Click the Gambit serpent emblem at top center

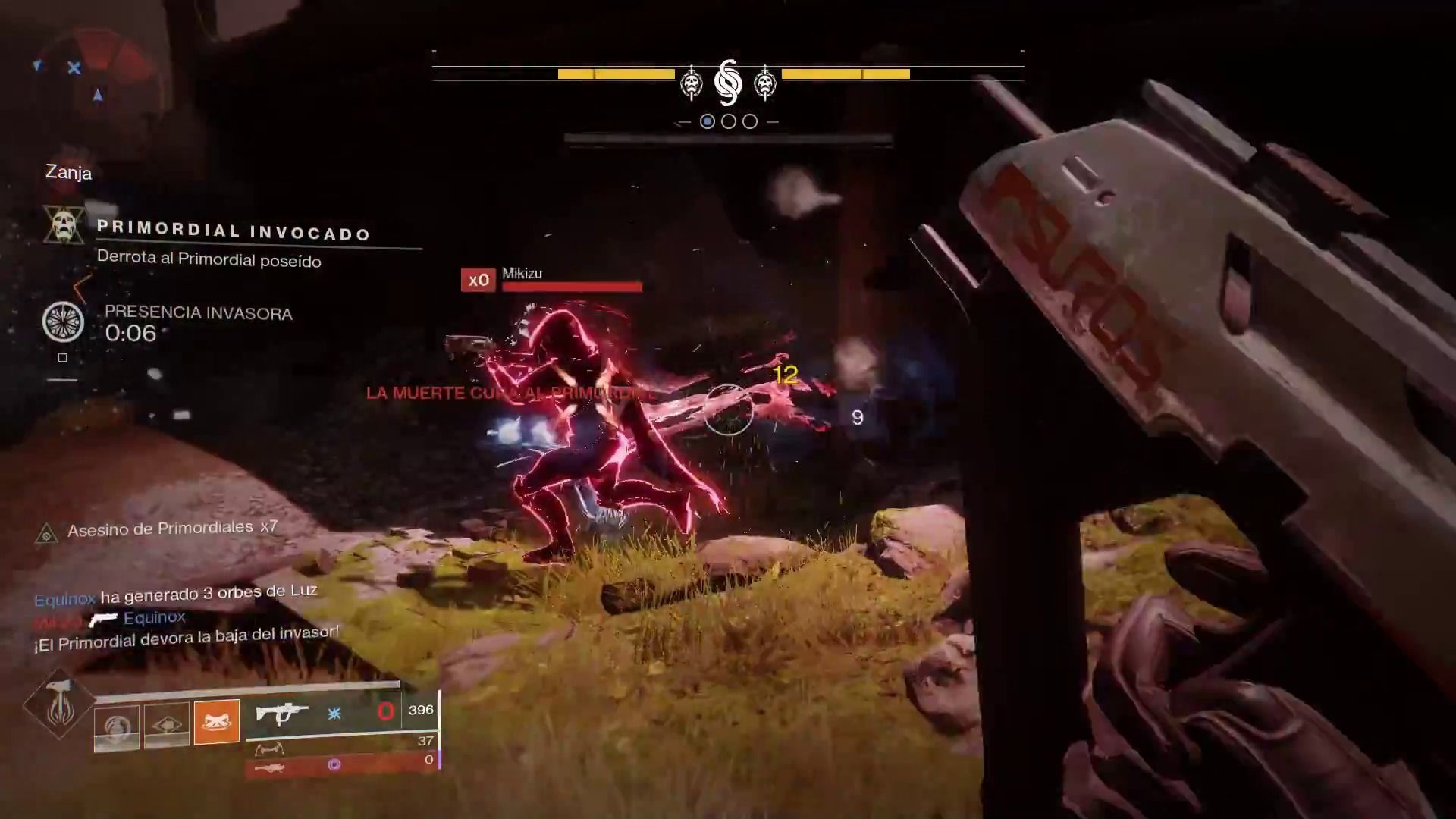tap(728, 83)
